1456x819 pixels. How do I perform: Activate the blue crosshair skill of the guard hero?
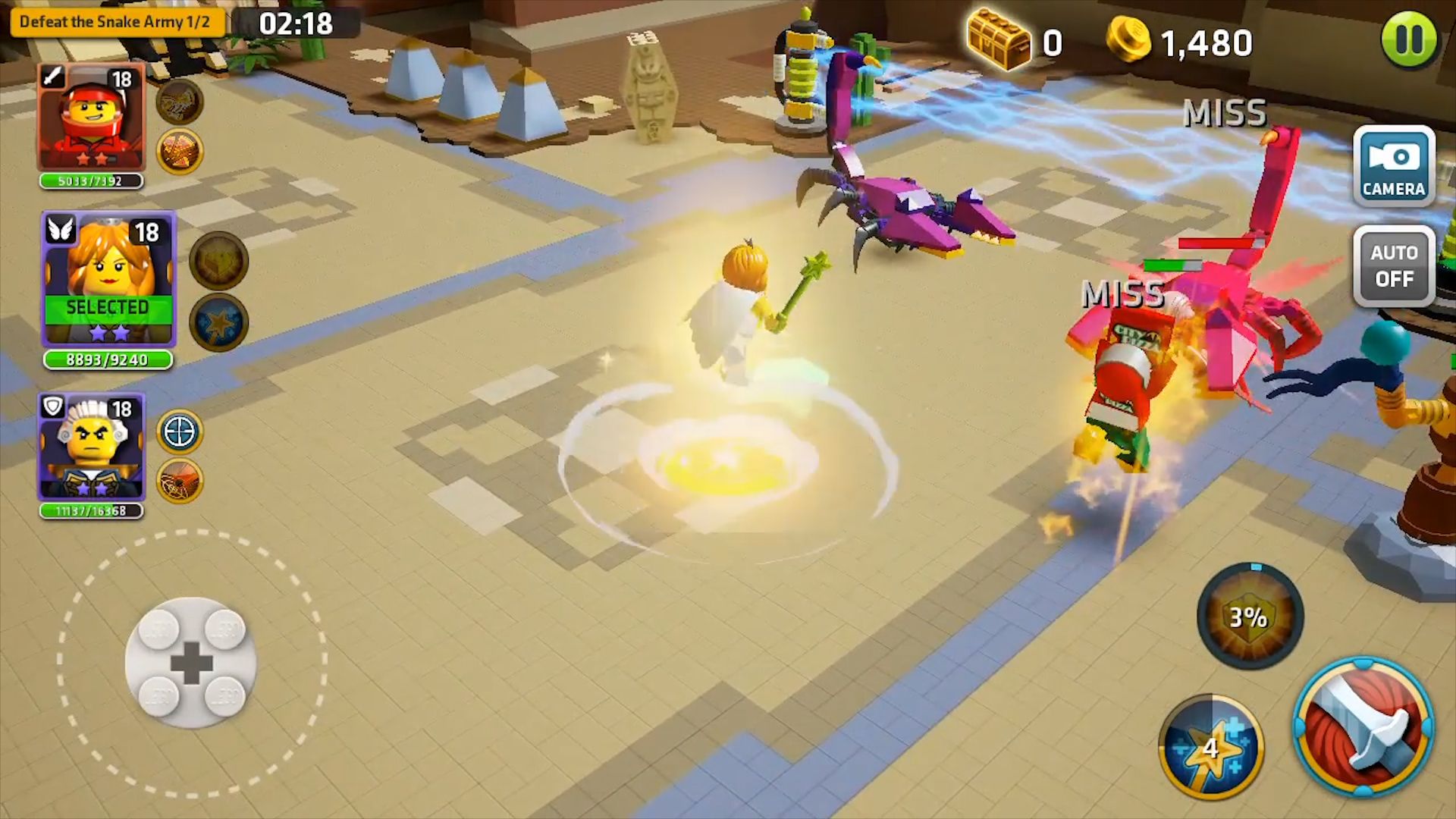180,431
